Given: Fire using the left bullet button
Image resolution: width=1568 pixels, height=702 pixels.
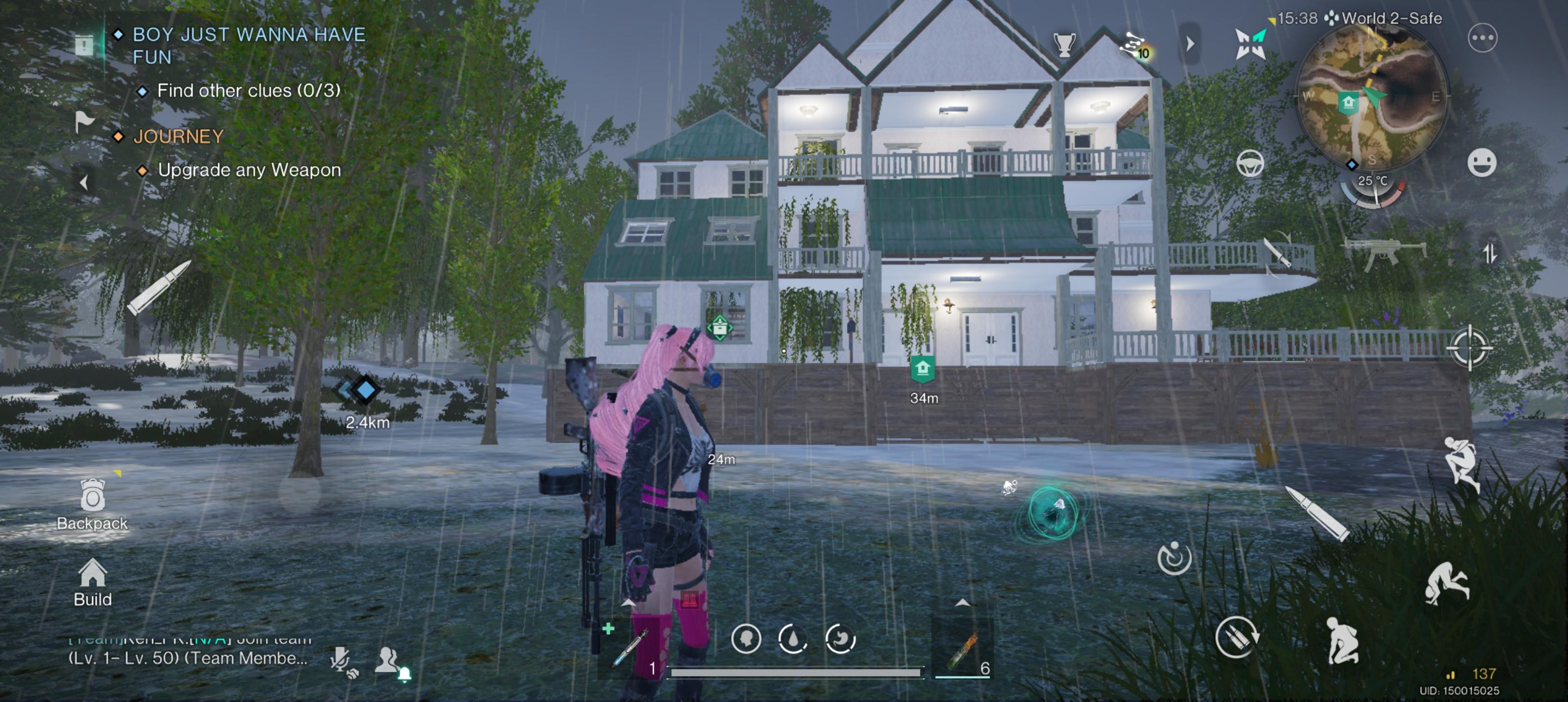Looking at the screenshot, I should pyautogui.click(x=157, y=288).
